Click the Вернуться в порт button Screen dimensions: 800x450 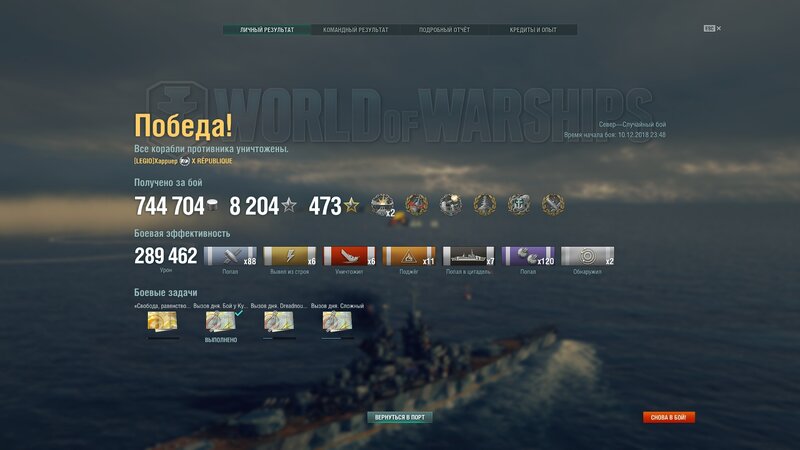(399, 417)
